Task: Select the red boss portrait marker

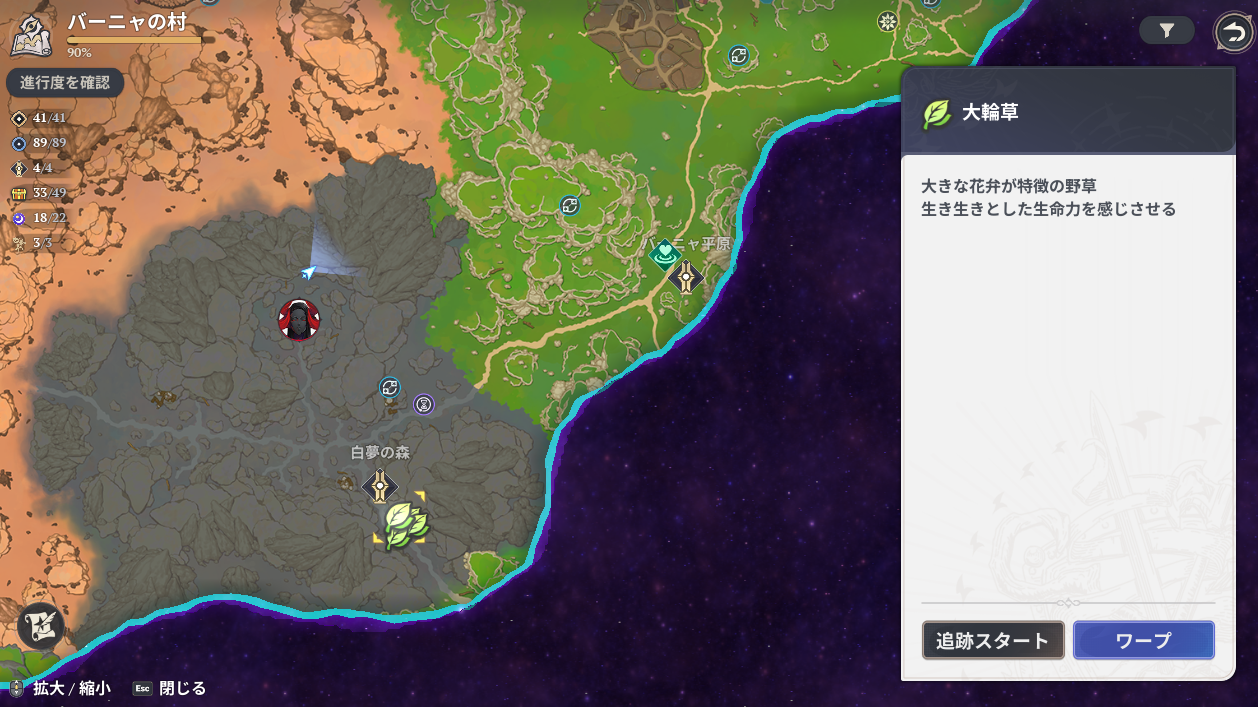Action: coord(299,320)
